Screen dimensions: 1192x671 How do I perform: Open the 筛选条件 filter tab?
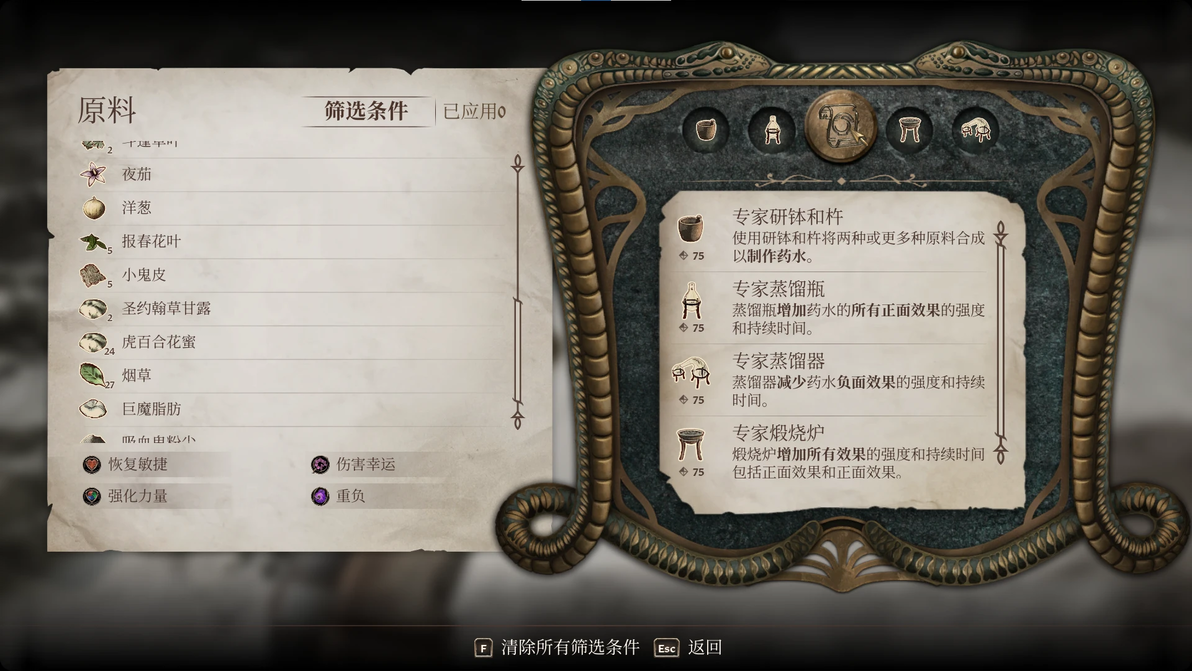point(366,111)
